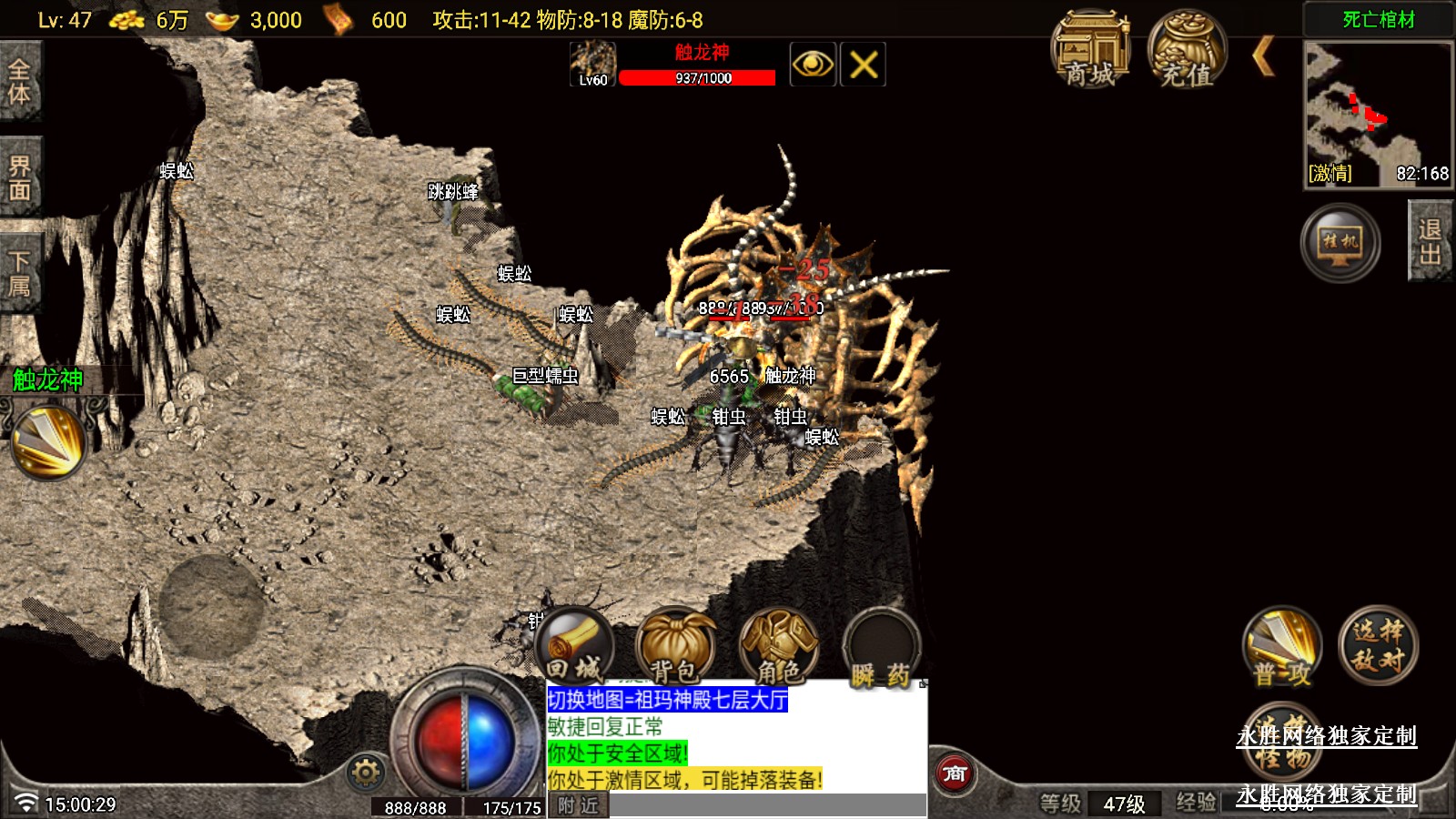Tap the 选择敌对 target enemy button
The height and width of the screenshot is (819, 1456).
click(x=1378, y=645)
